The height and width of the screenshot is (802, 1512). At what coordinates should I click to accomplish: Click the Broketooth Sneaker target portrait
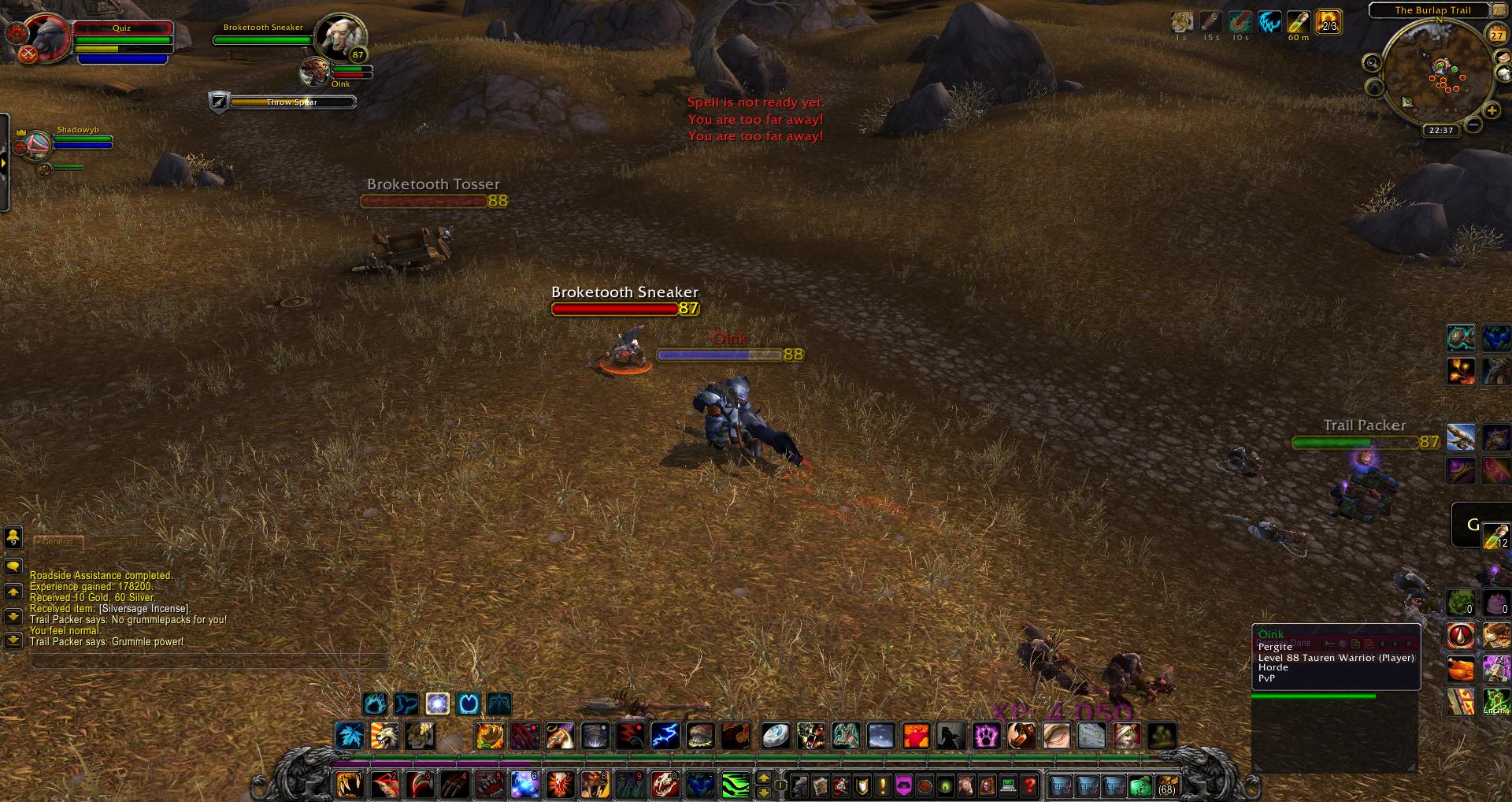[x=339, y=36]
